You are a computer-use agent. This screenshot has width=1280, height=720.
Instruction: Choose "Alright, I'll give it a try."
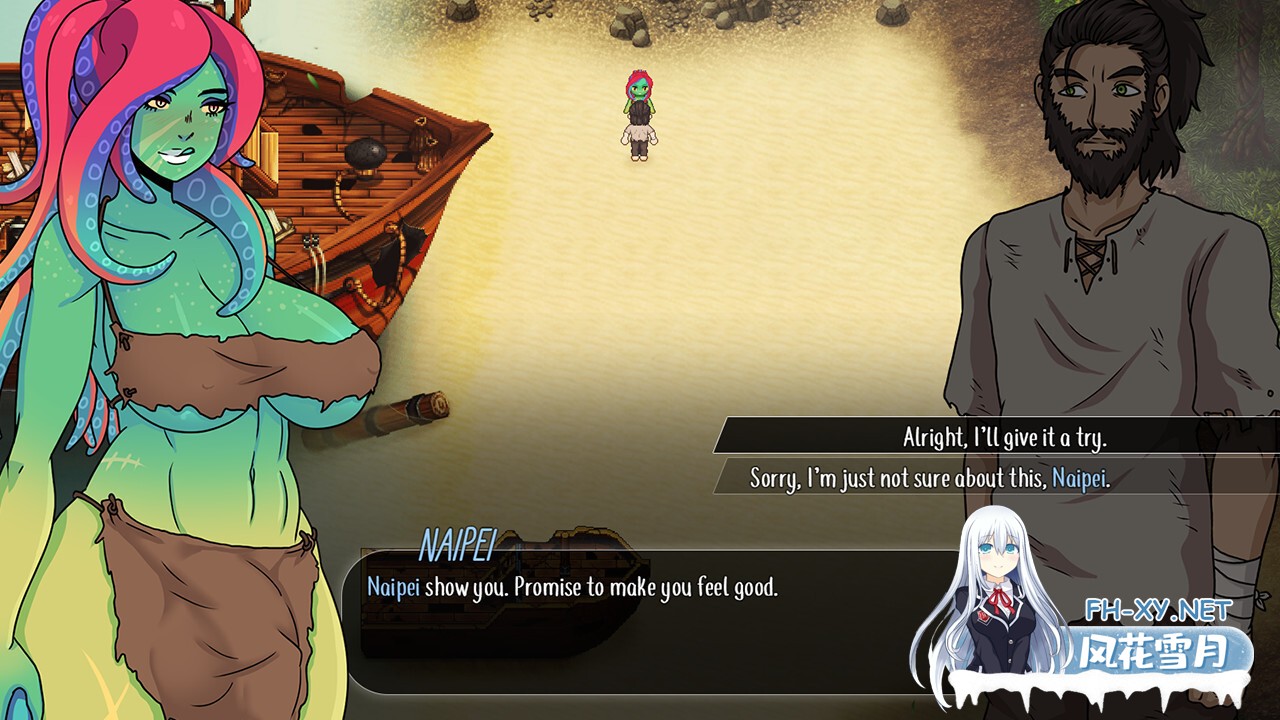(x=1004, y=437)
